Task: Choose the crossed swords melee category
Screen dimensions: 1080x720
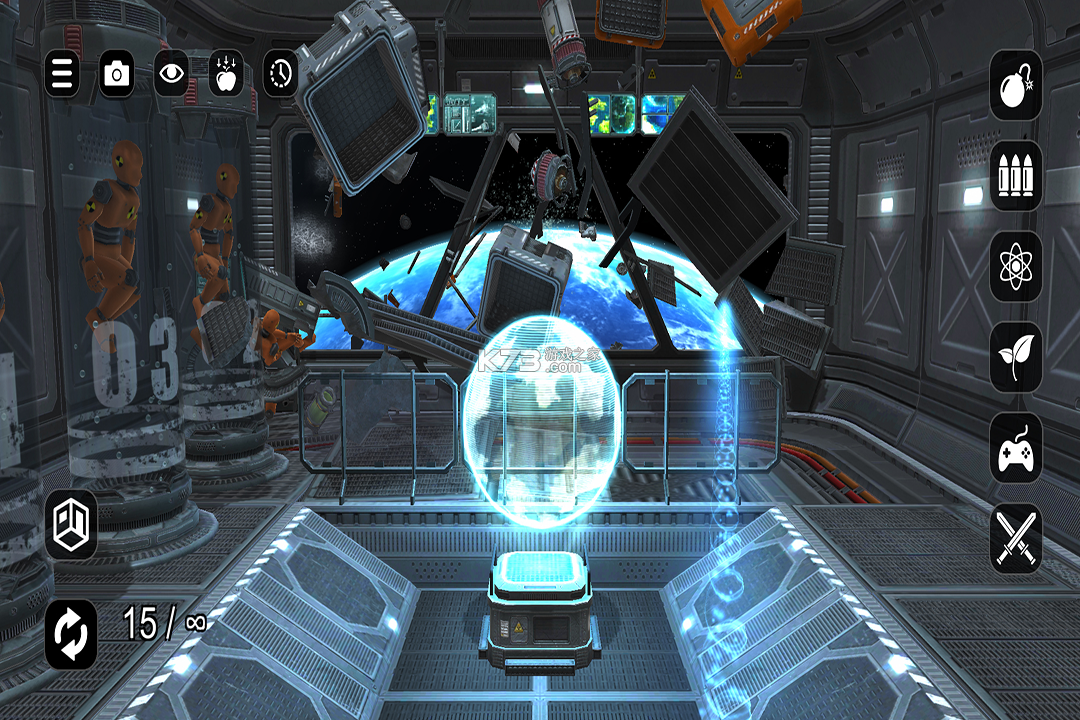Action: [1016, 539]
